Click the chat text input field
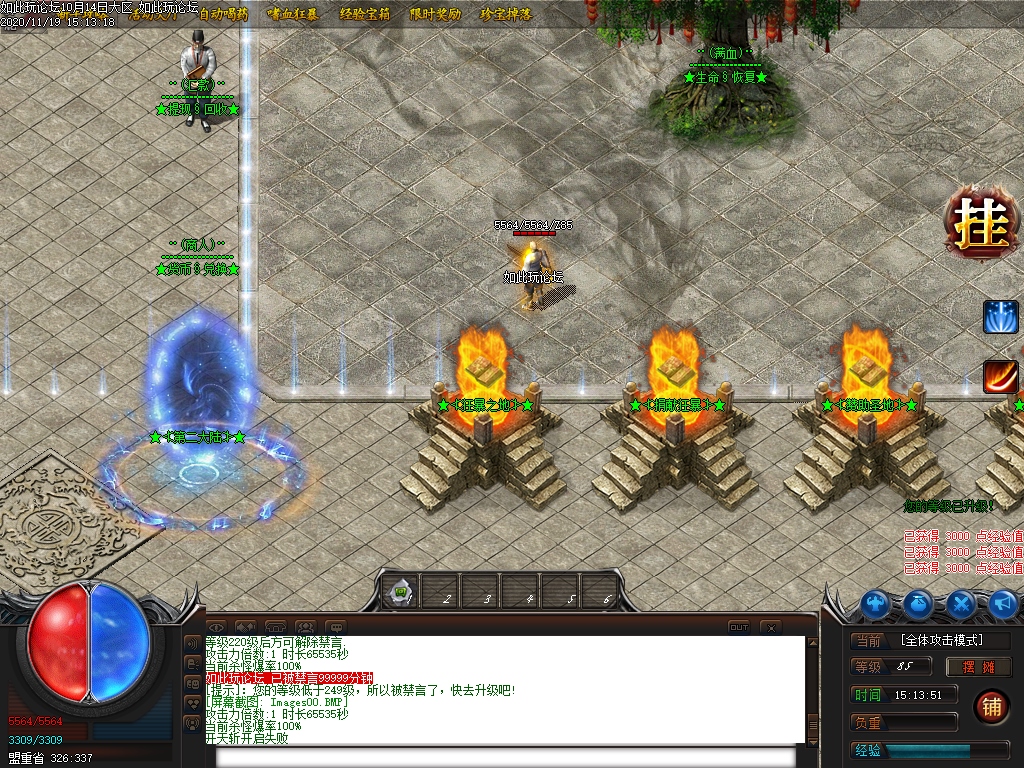This screenshot has width=1024, height=768. click(x=505, y=756)
